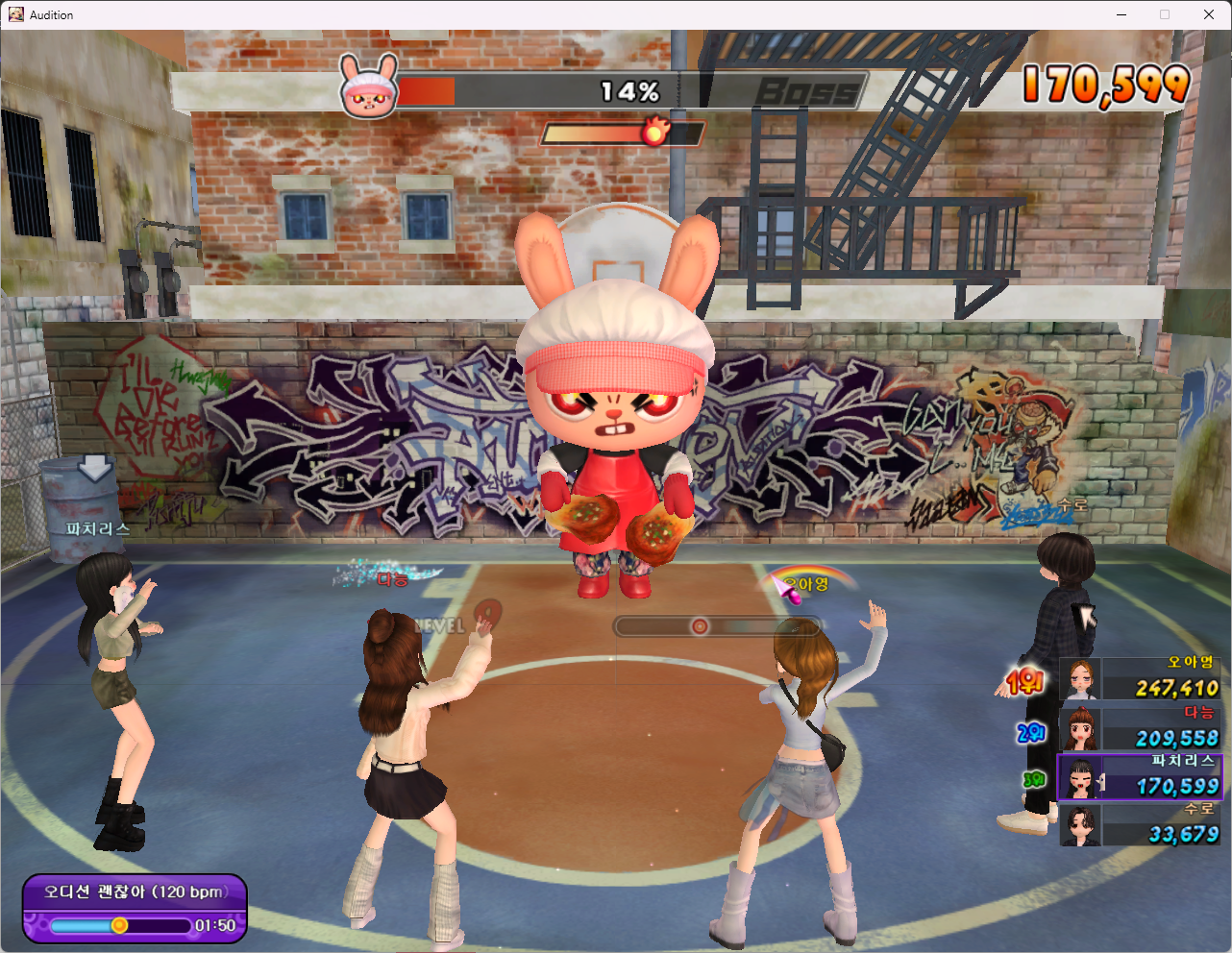Minimize the Audition window
Screen dimensions: 1232x953
pos(1121,14)
